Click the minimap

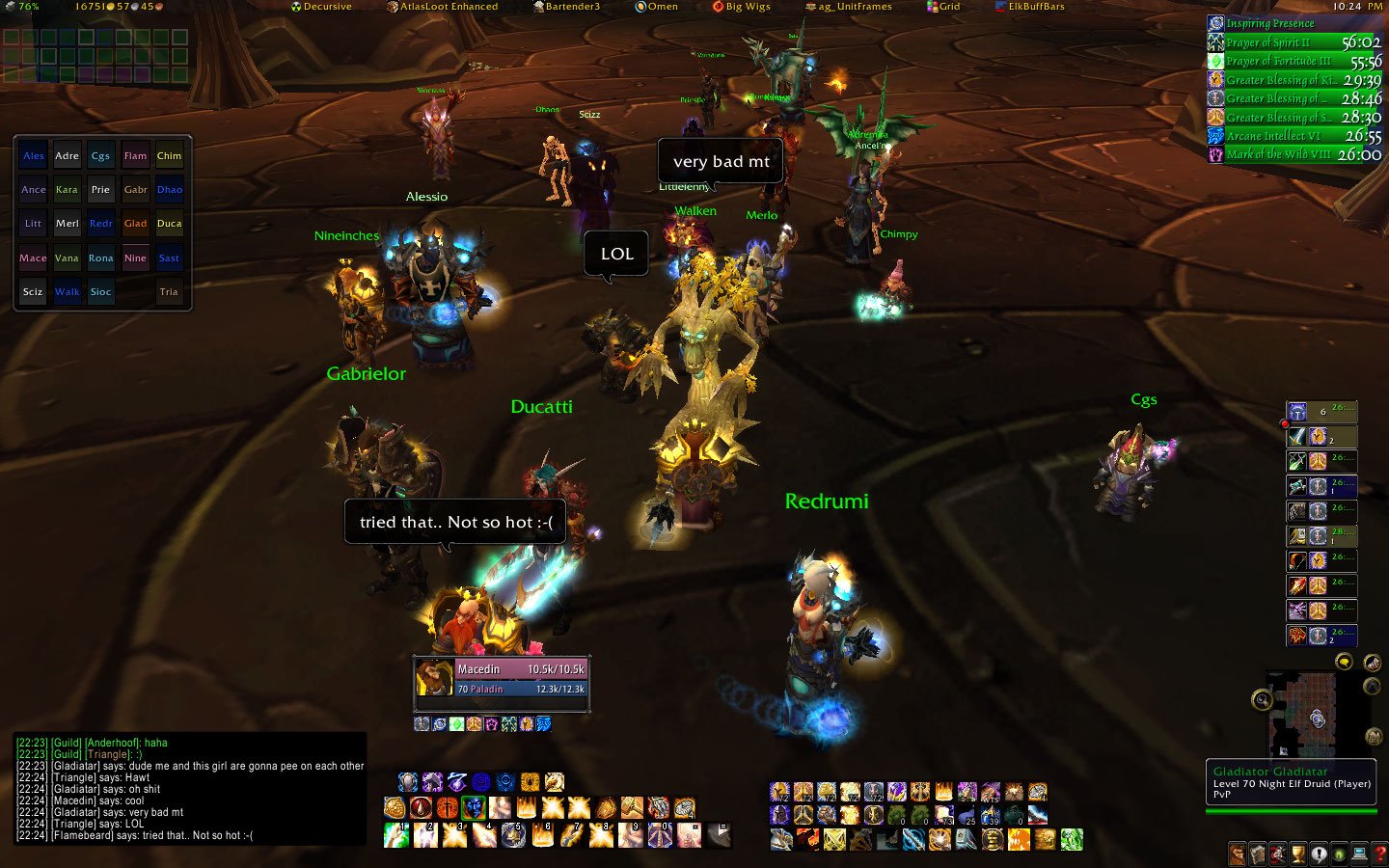[x=1317, y=714]
